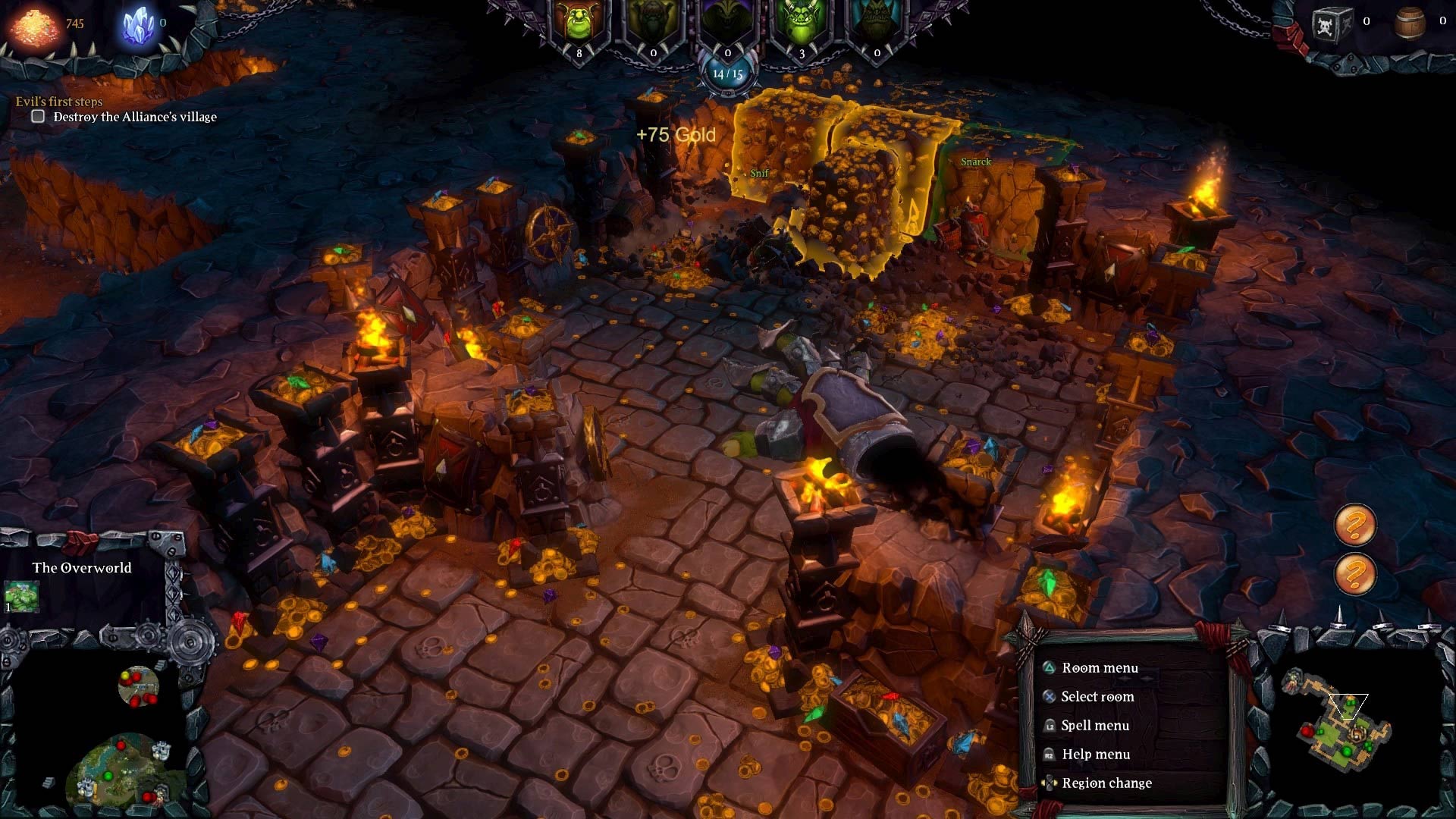Toggle the Destroy the Alliance's village objective checkbox

[37, 116]
